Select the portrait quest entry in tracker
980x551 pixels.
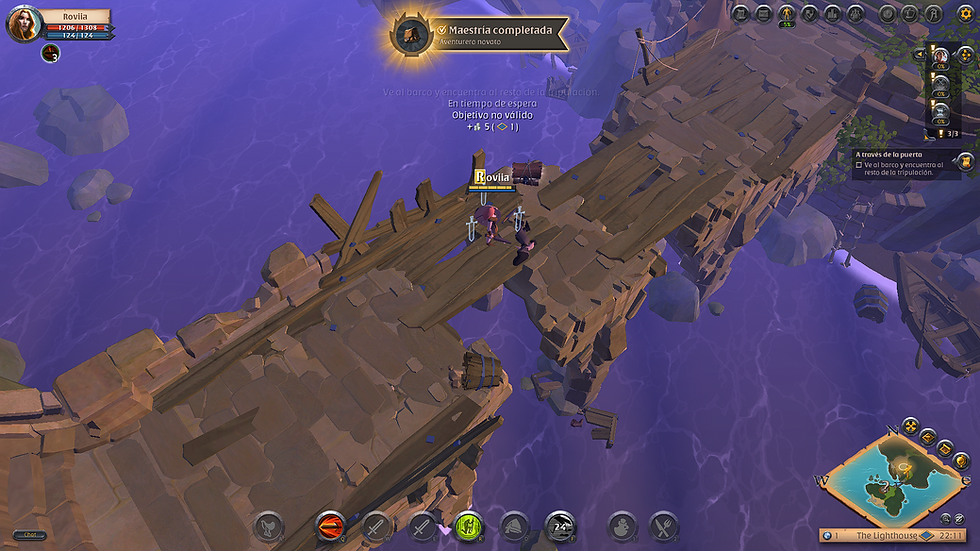click(941, 55)
